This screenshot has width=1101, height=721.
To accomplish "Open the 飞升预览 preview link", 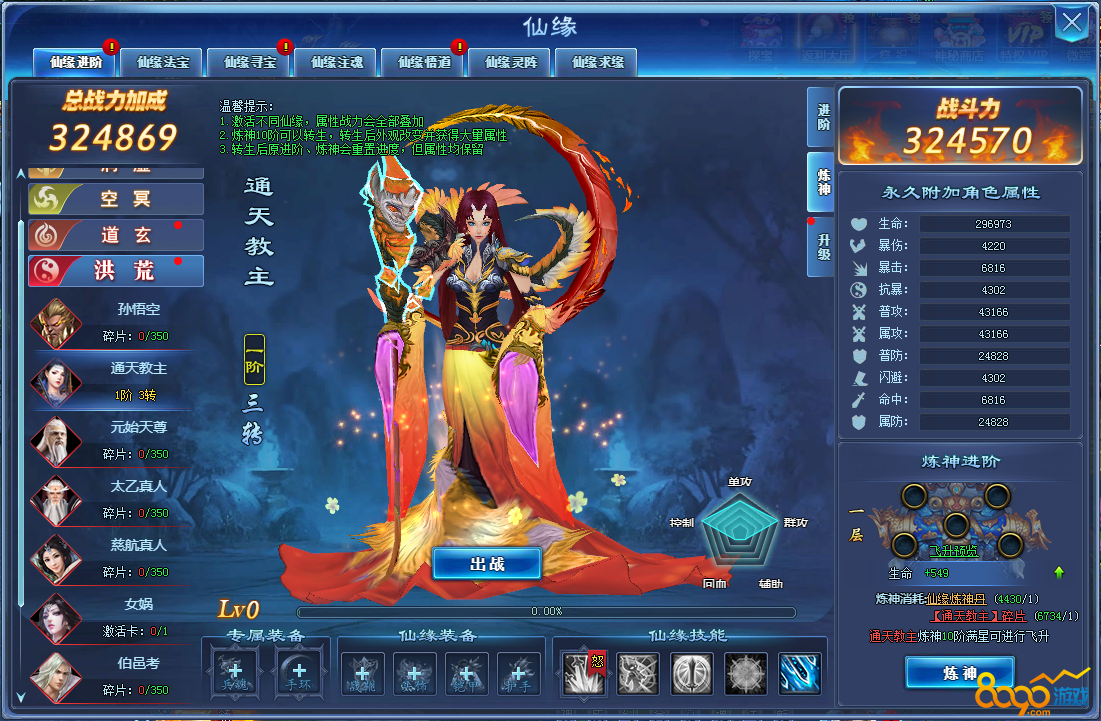I will (953, 551).
